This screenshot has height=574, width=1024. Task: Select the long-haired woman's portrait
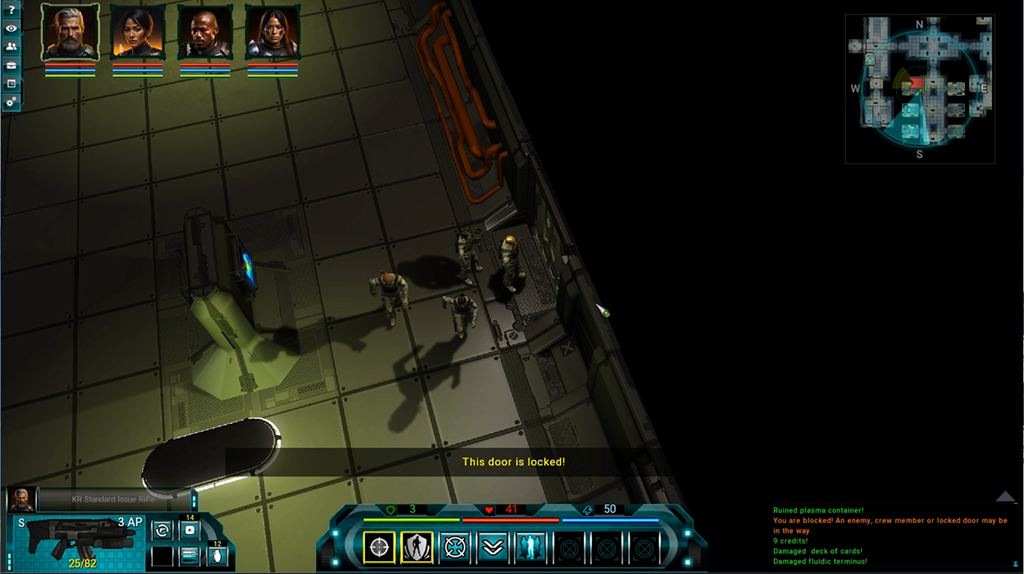[272, 33]
